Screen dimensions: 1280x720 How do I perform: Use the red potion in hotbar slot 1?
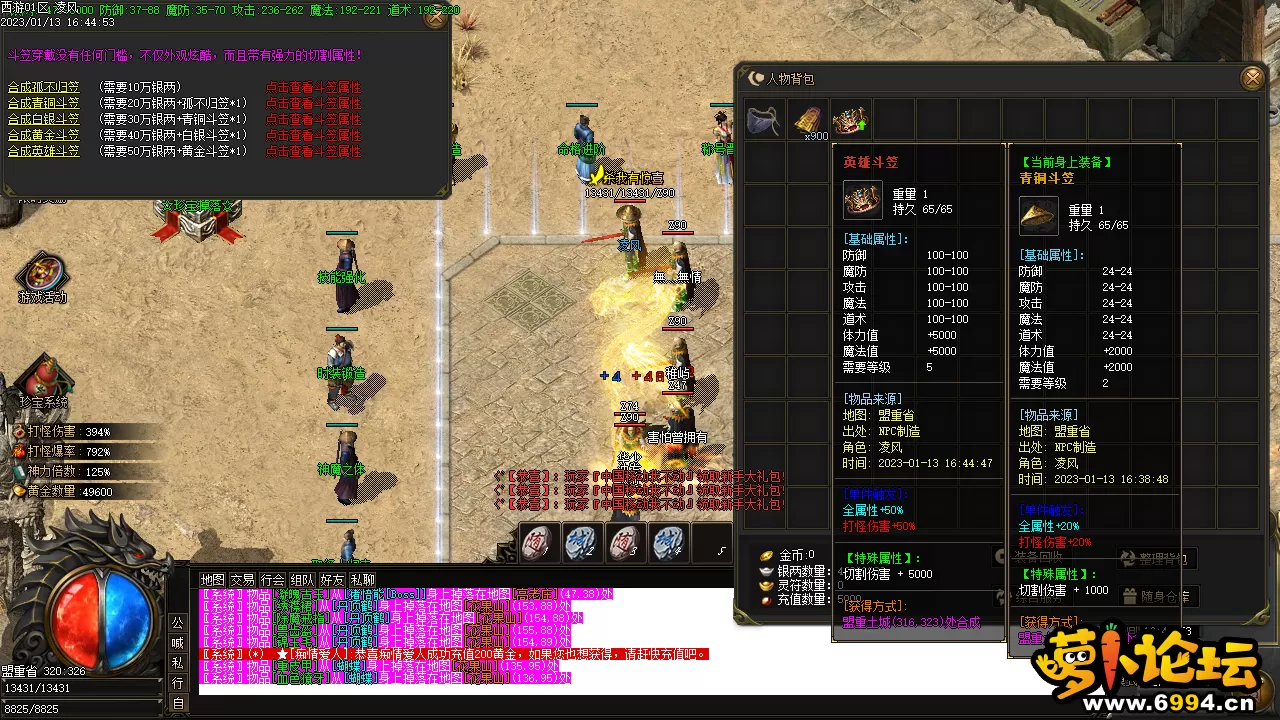point(538,543)
